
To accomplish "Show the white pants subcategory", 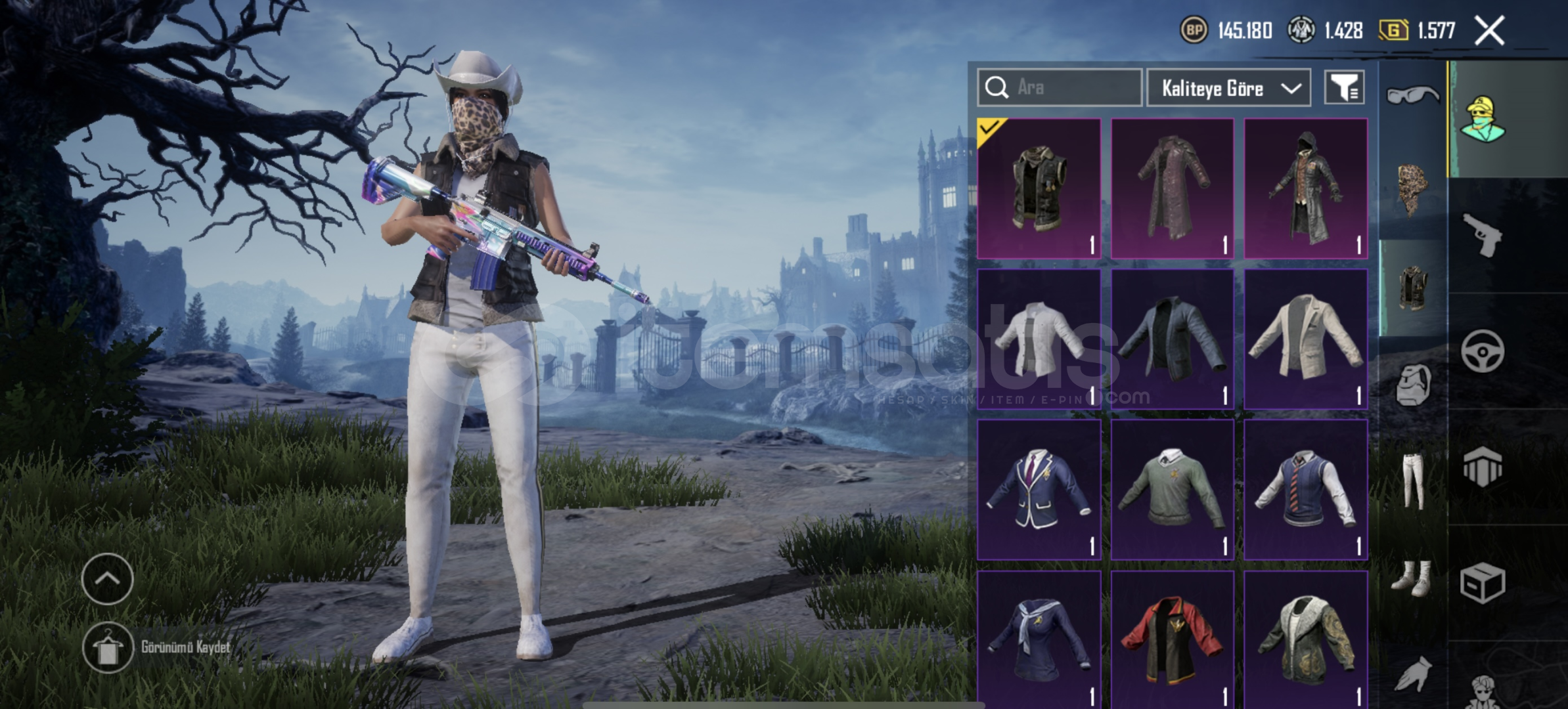I will tap(1412, 481).
